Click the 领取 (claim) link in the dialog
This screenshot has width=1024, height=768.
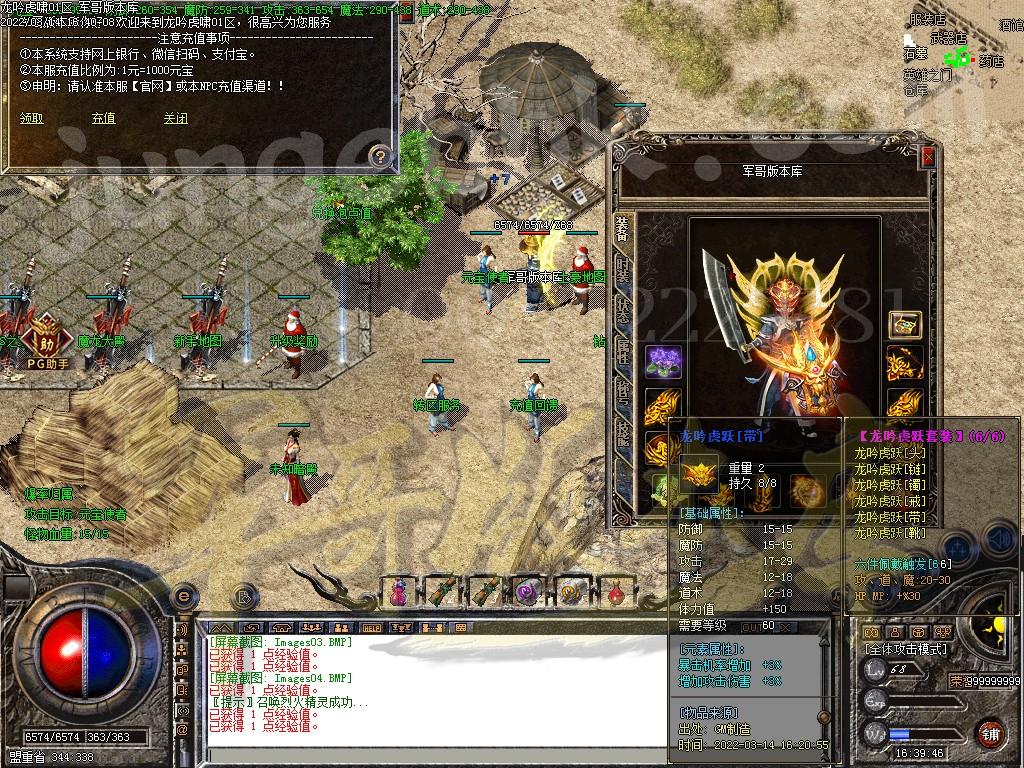tap(32, 118)
